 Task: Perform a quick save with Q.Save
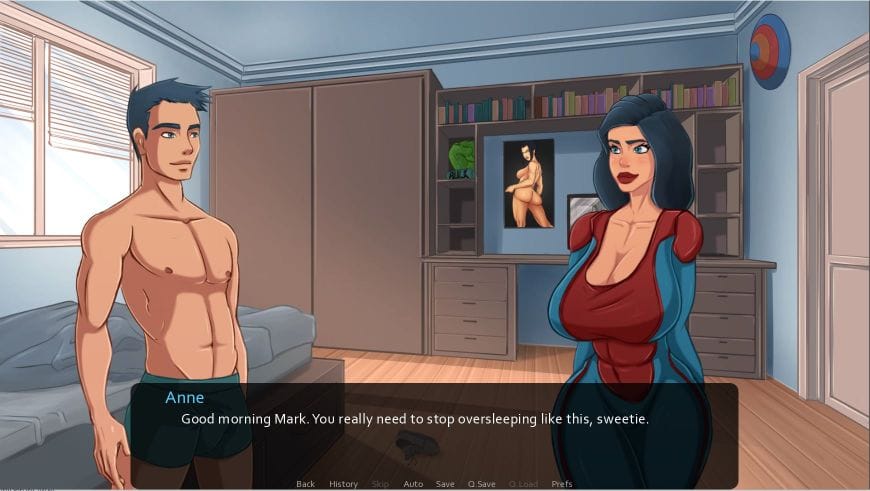point(481,484)
